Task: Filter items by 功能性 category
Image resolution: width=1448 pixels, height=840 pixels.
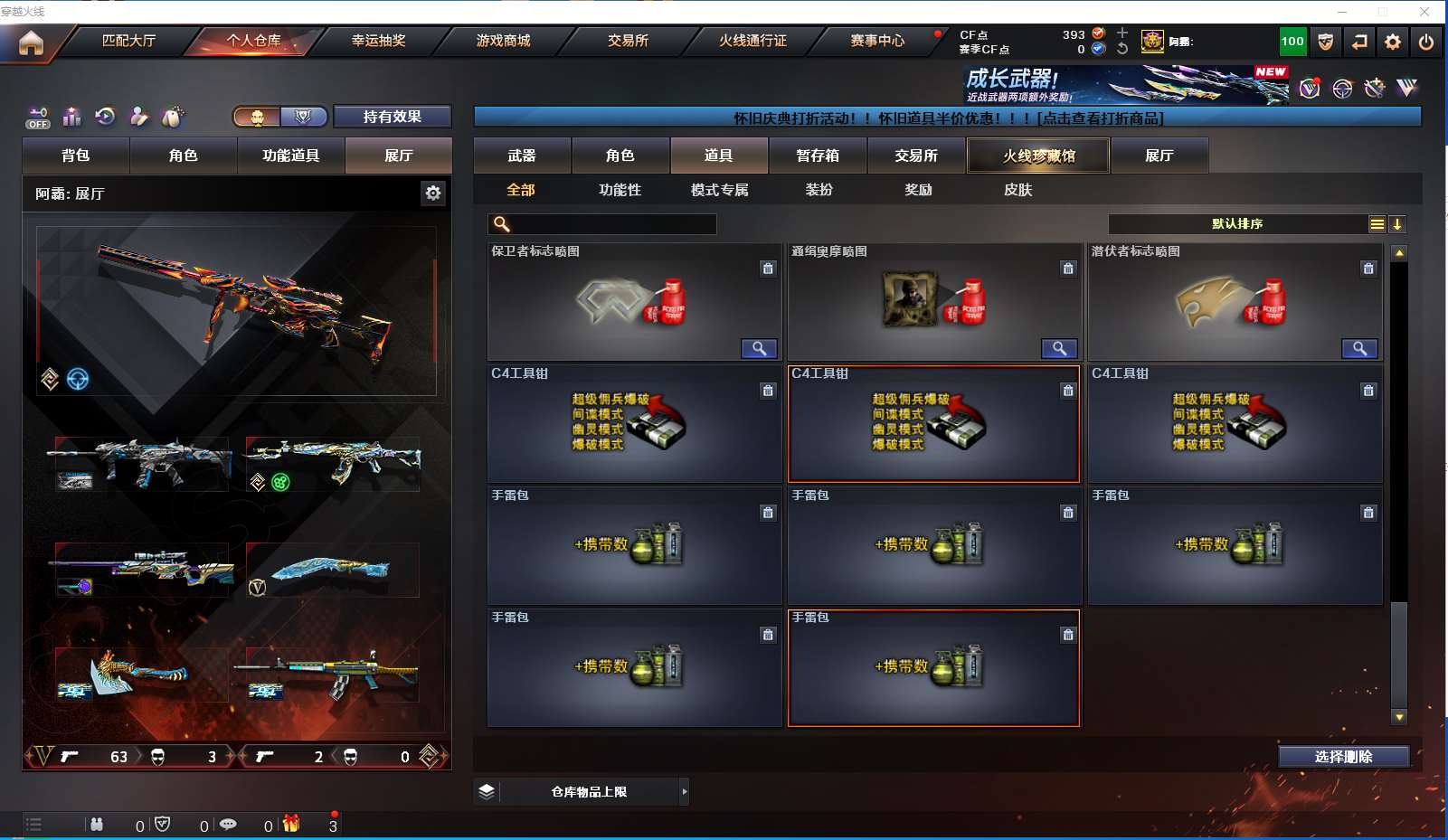Action: point(620,190)
